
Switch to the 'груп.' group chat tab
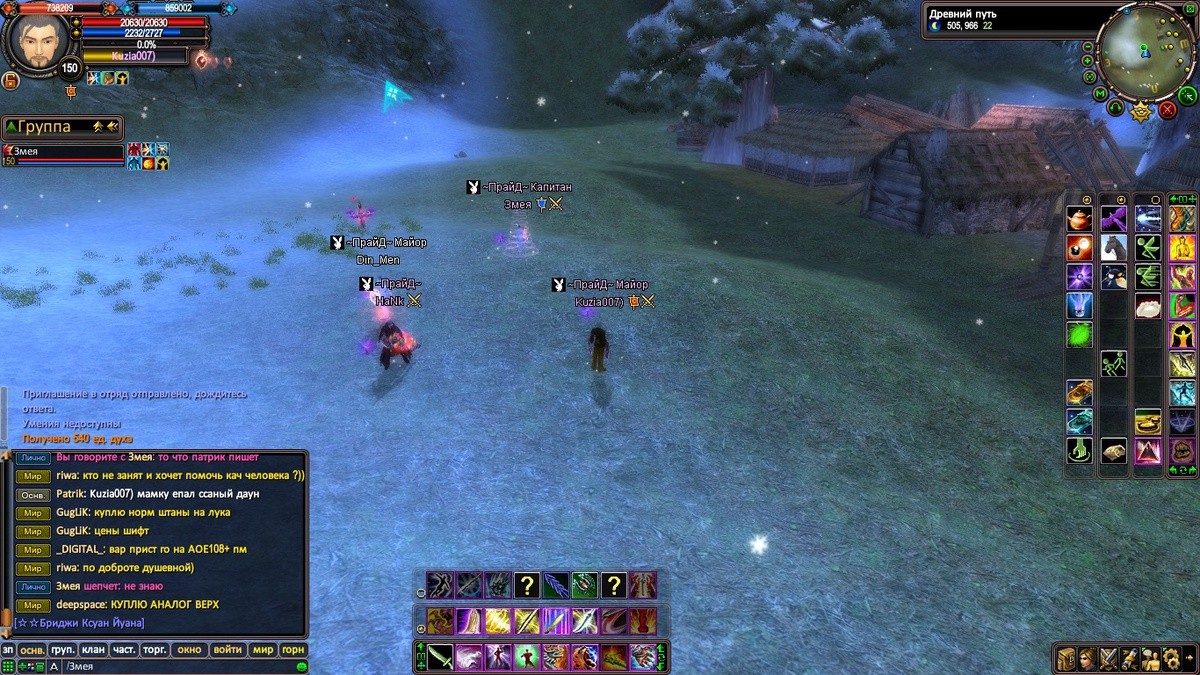(62, 650)
